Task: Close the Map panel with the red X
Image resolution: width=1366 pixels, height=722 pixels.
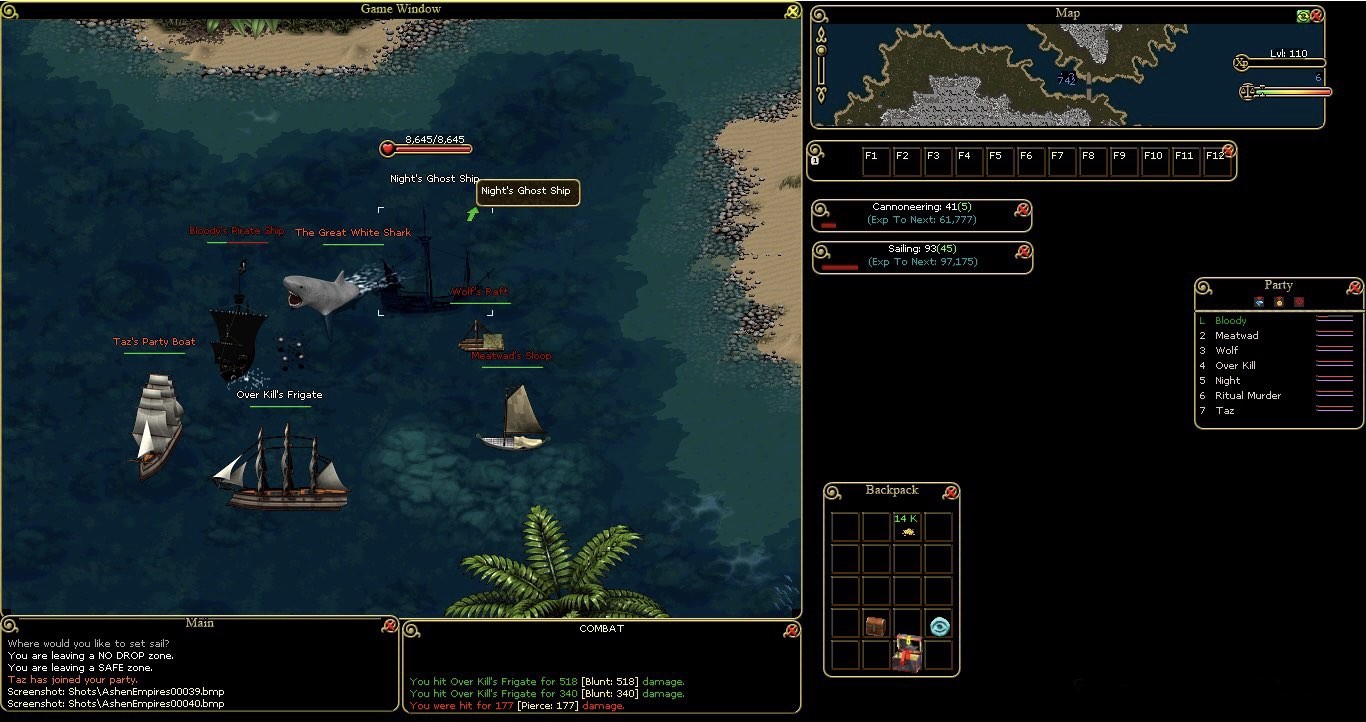Action: [x=1317, y=16]
